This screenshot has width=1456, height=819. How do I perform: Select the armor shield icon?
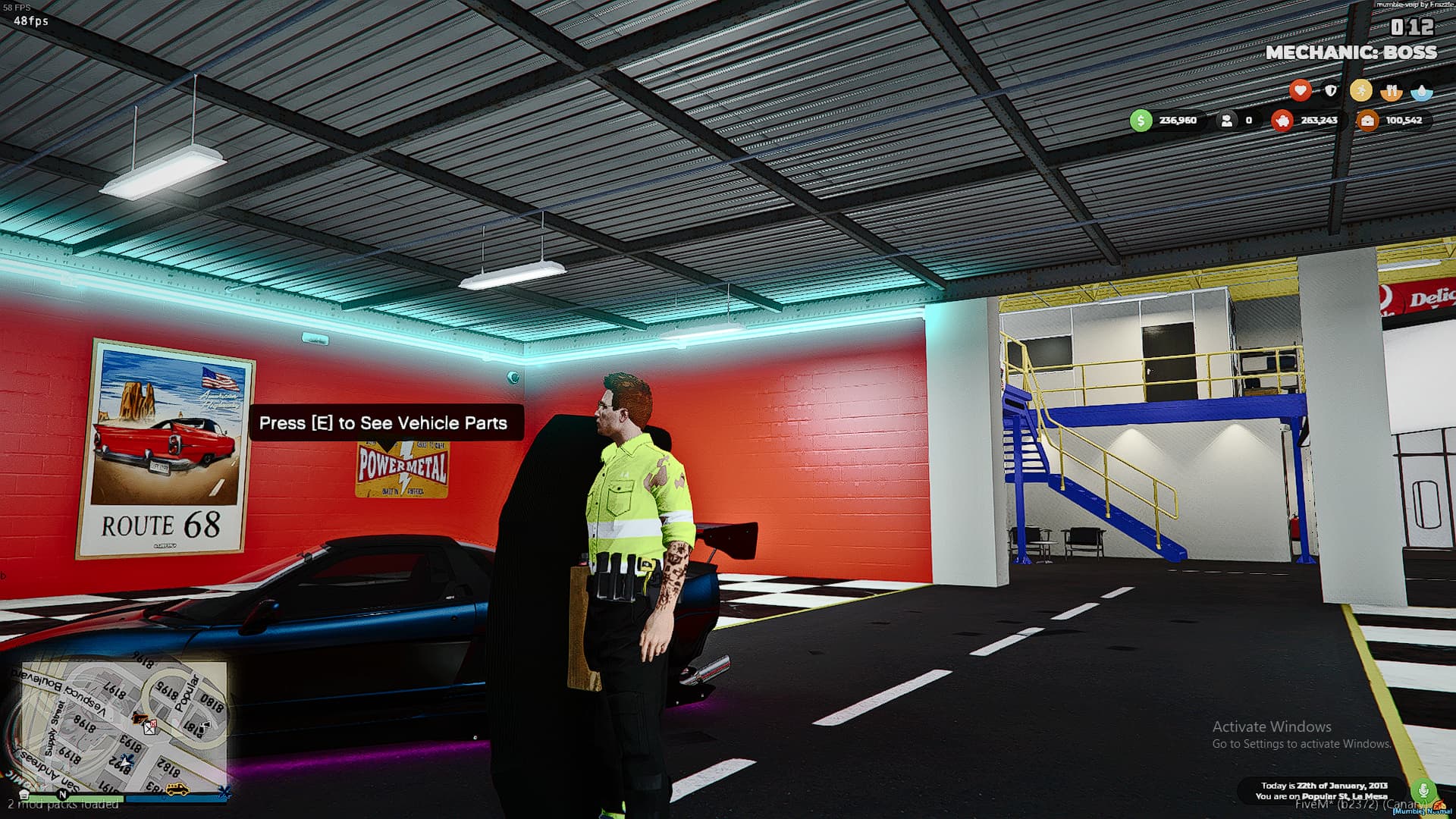pos(1331,90)
